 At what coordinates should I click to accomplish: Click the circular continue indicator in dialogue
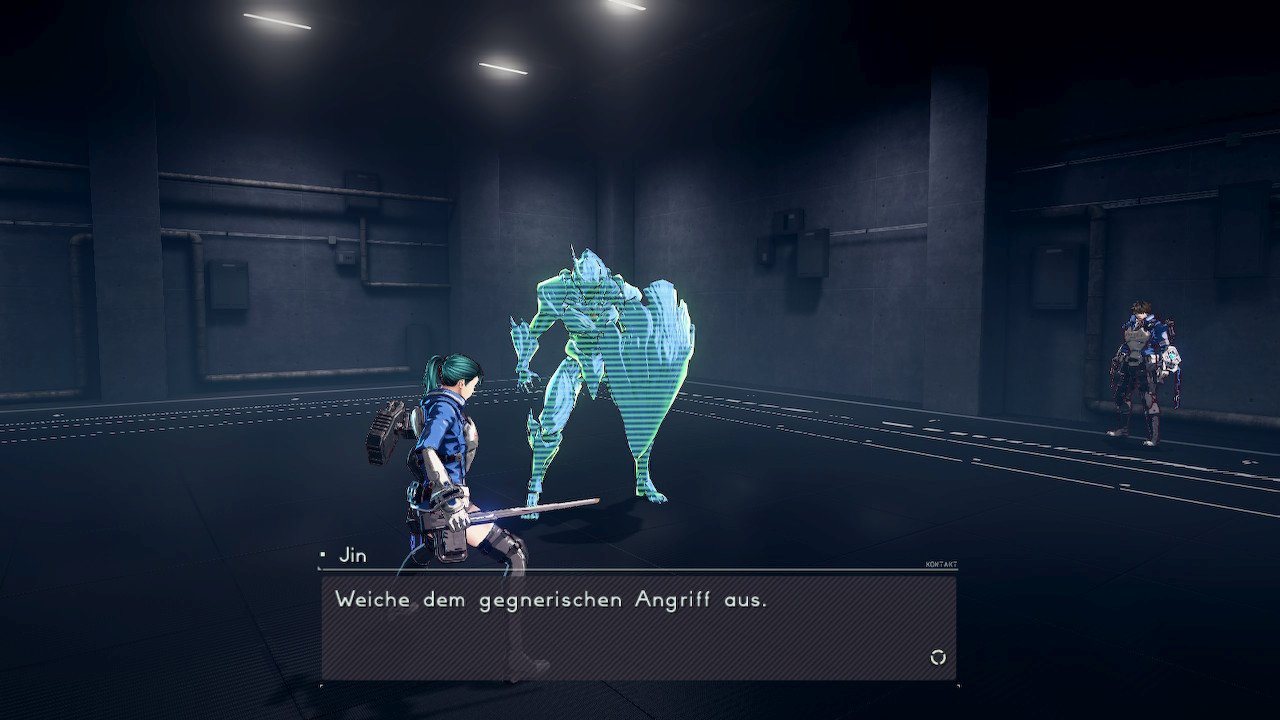click(x=937, y=657)
